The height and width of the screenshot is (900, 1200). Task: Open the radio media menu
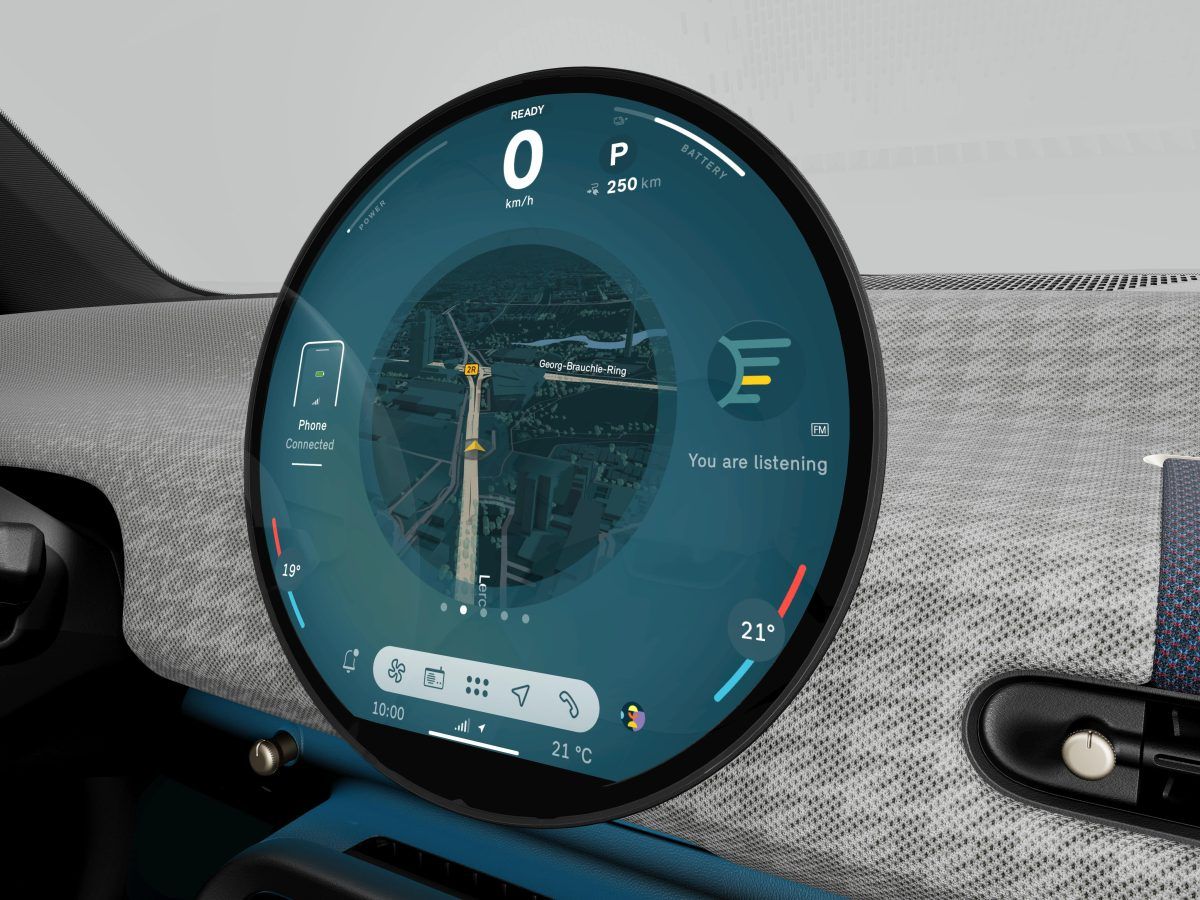(x=434, y=679)
